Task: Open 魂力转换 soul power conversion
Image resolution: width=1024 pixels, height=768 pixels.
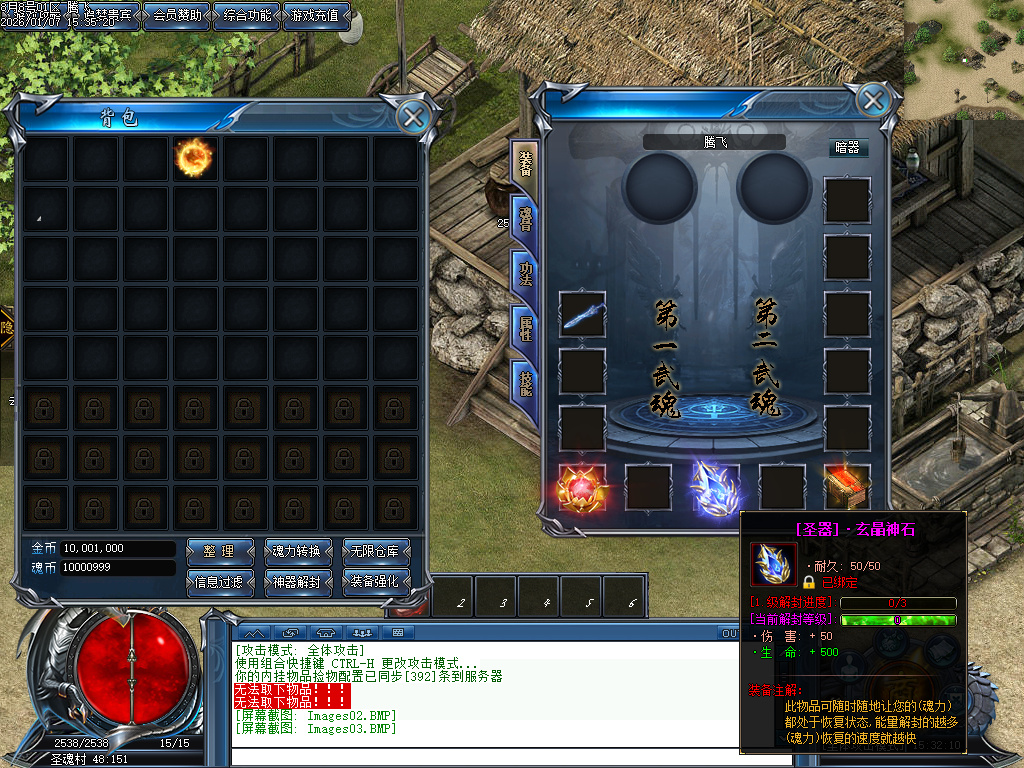Action: click(296, 551)
